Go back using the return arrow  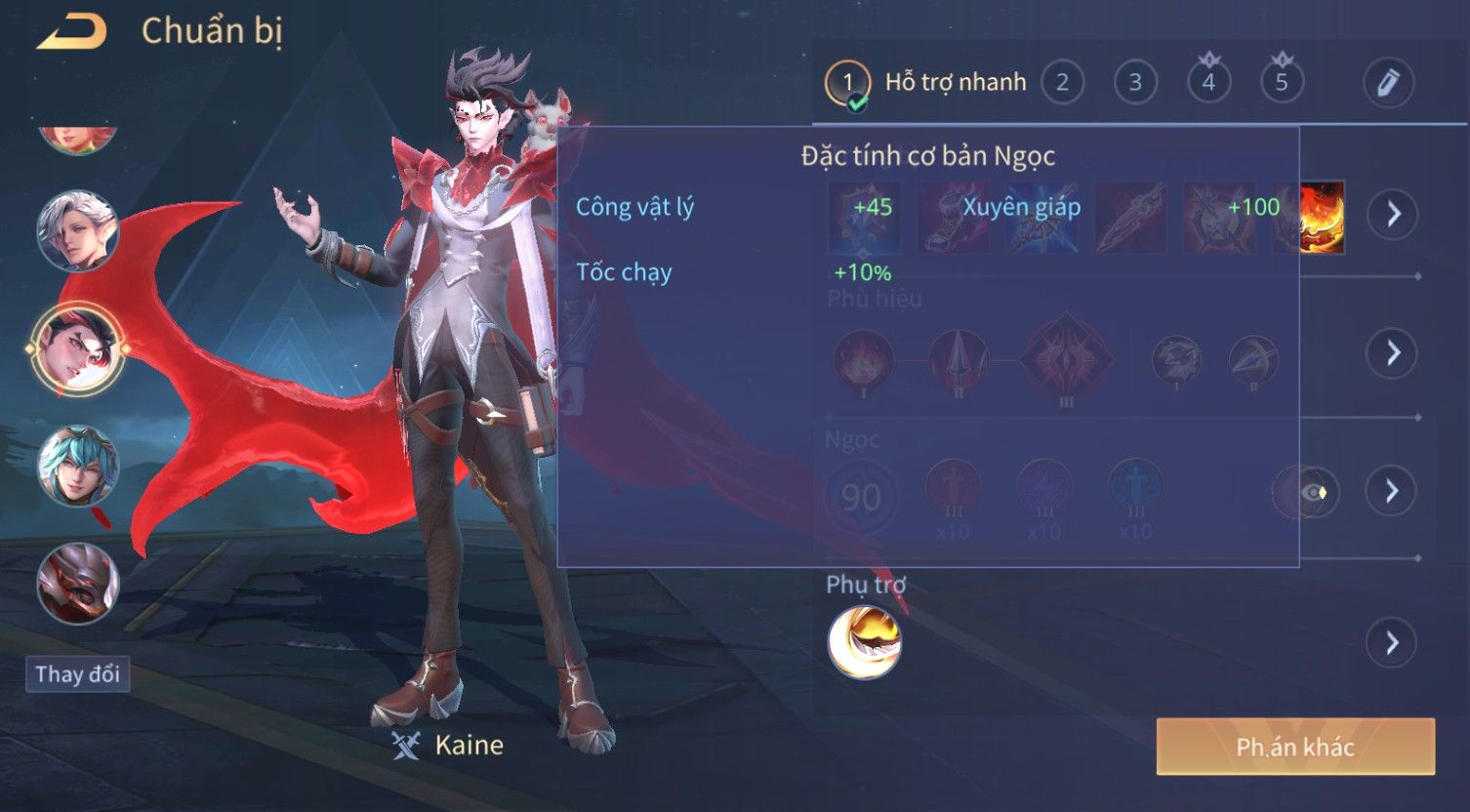[x=71, y=32]
